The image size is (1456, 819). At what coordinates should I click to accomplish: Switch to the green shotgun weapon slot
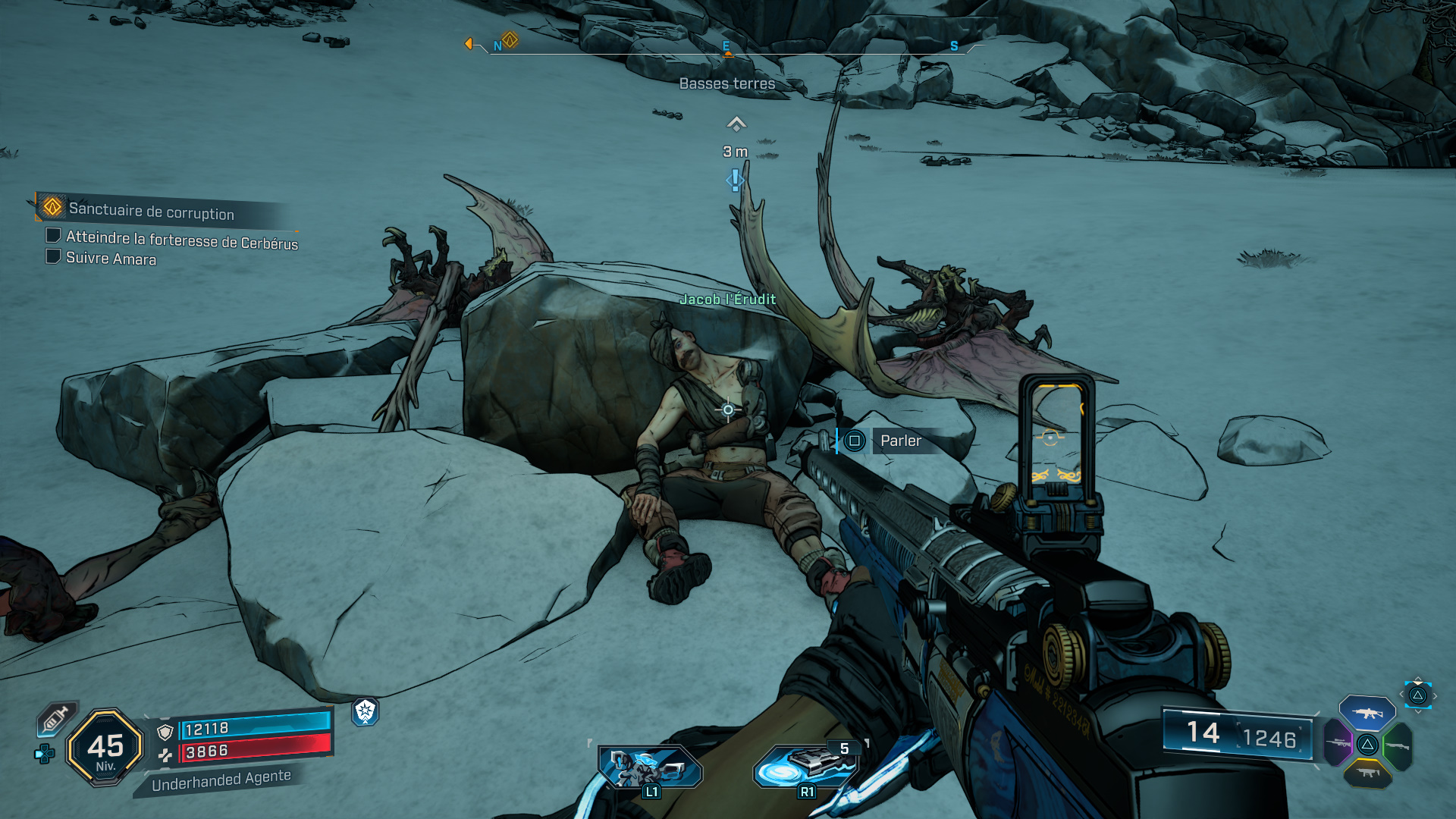pyautogui.click(x=1397, y=746)
